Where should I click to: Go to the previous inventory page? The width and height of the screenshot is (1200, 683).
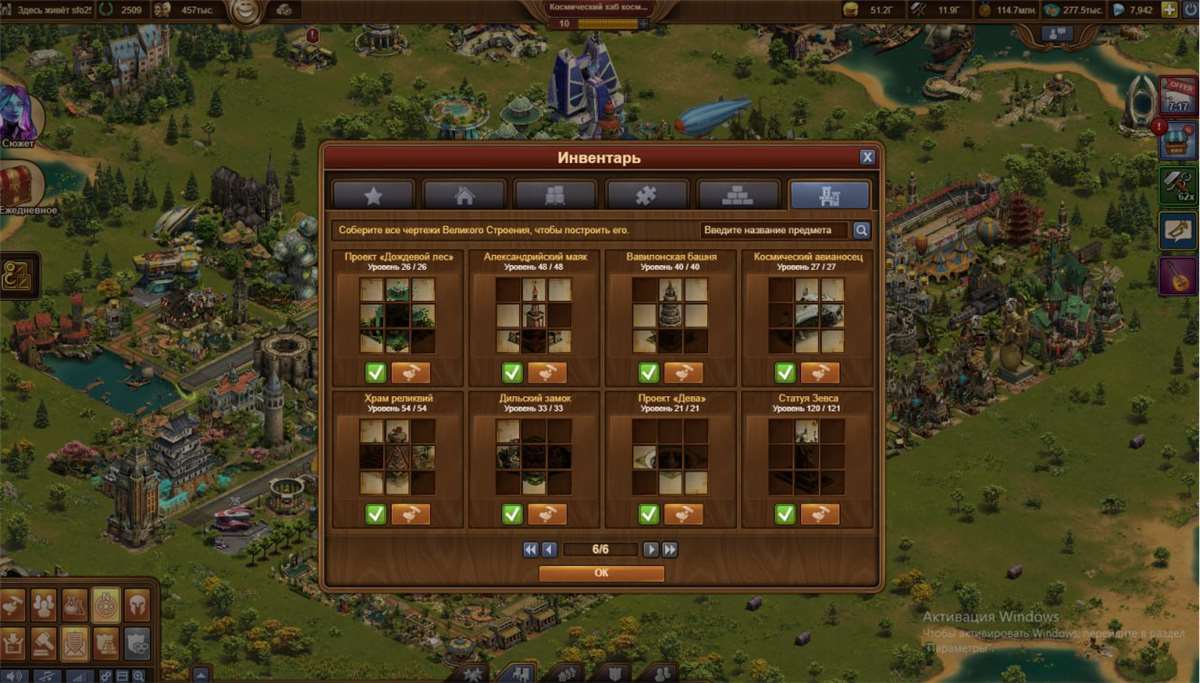[x=548, y=549]
